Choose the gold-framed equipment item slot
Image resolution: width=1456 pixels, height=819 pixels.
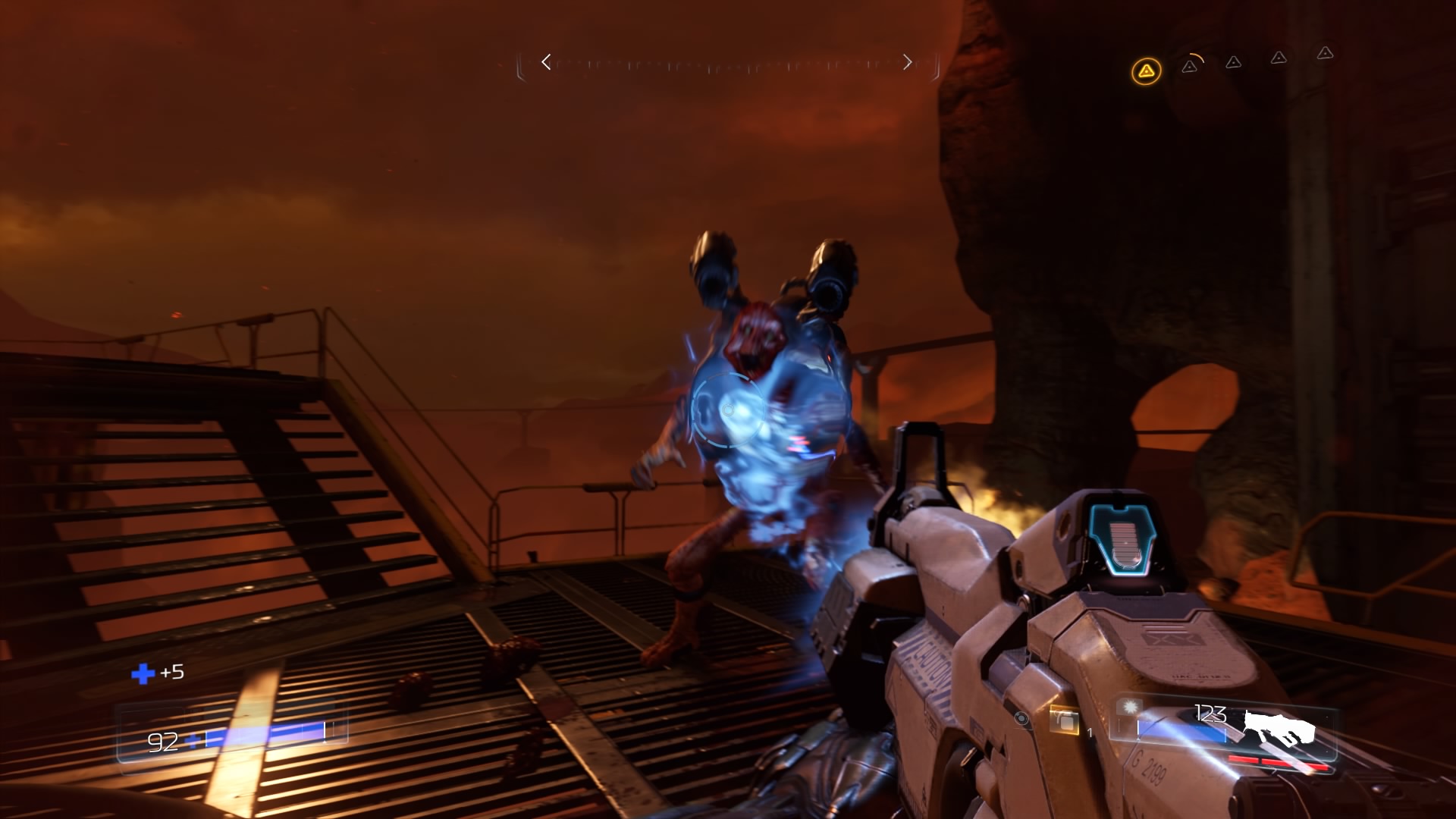click(x=1065, y=721)
